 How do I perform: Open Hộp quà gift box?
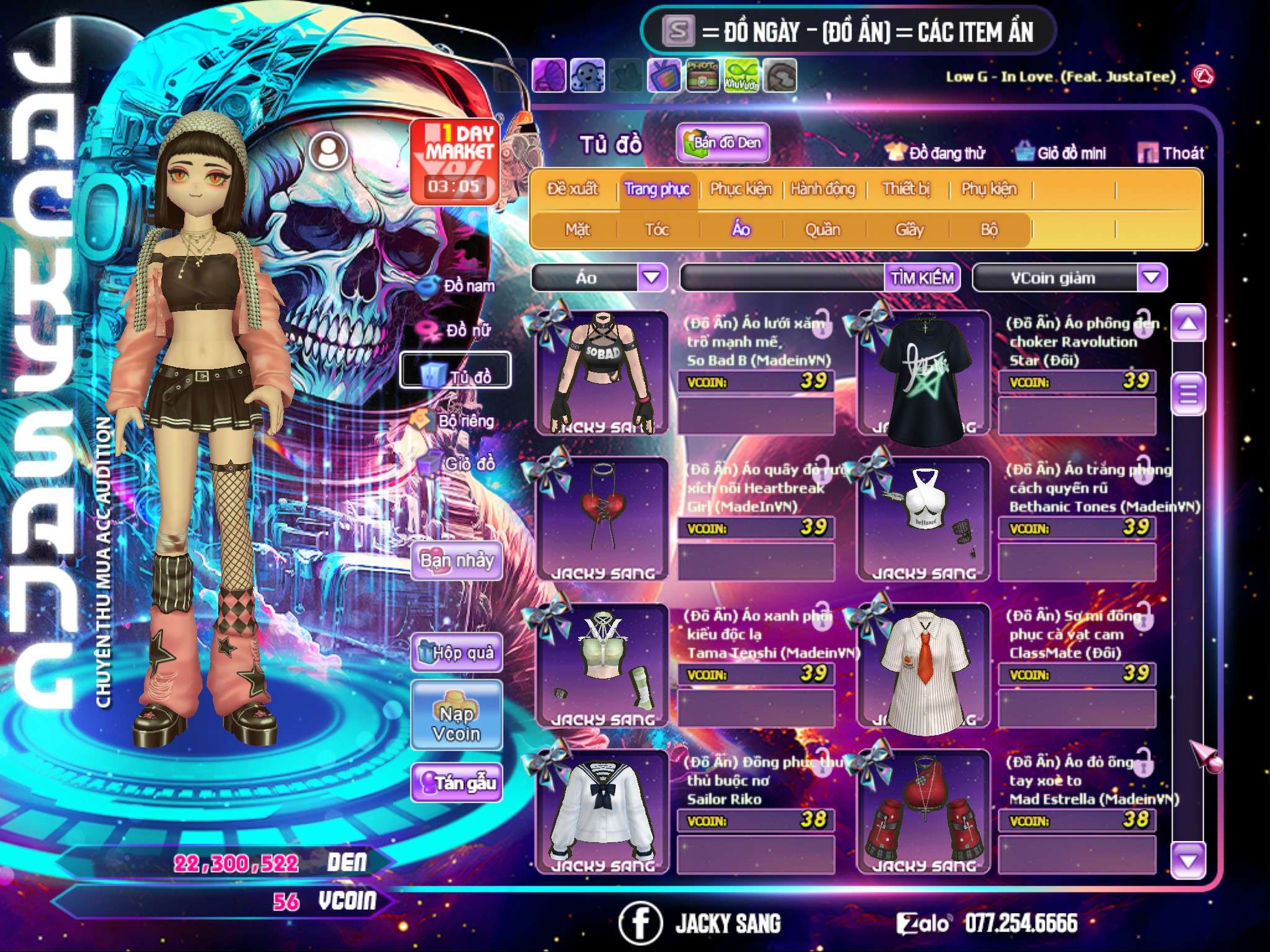click(x=457, y=653)
